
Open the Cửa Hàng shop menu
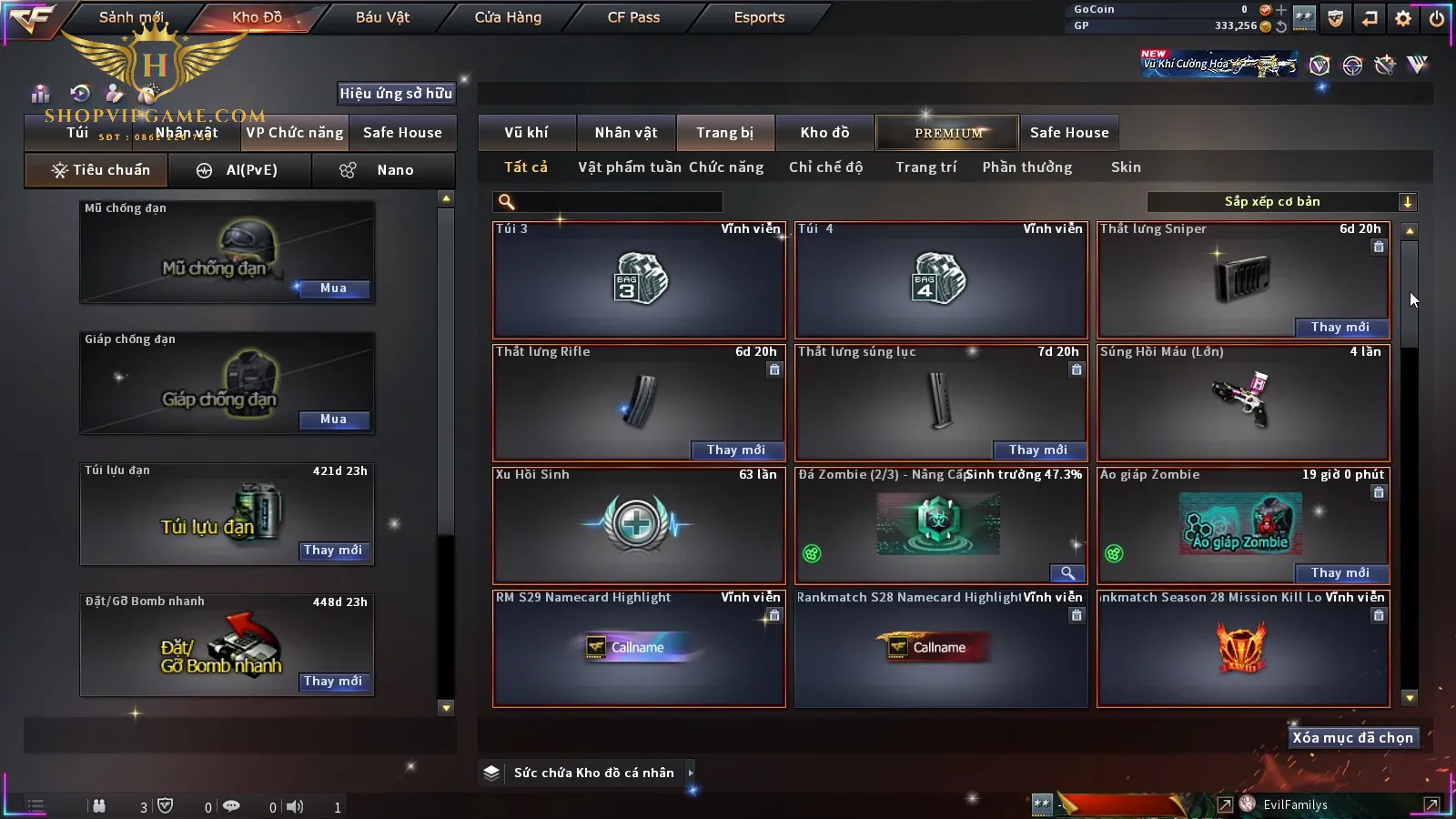[508, 17]
